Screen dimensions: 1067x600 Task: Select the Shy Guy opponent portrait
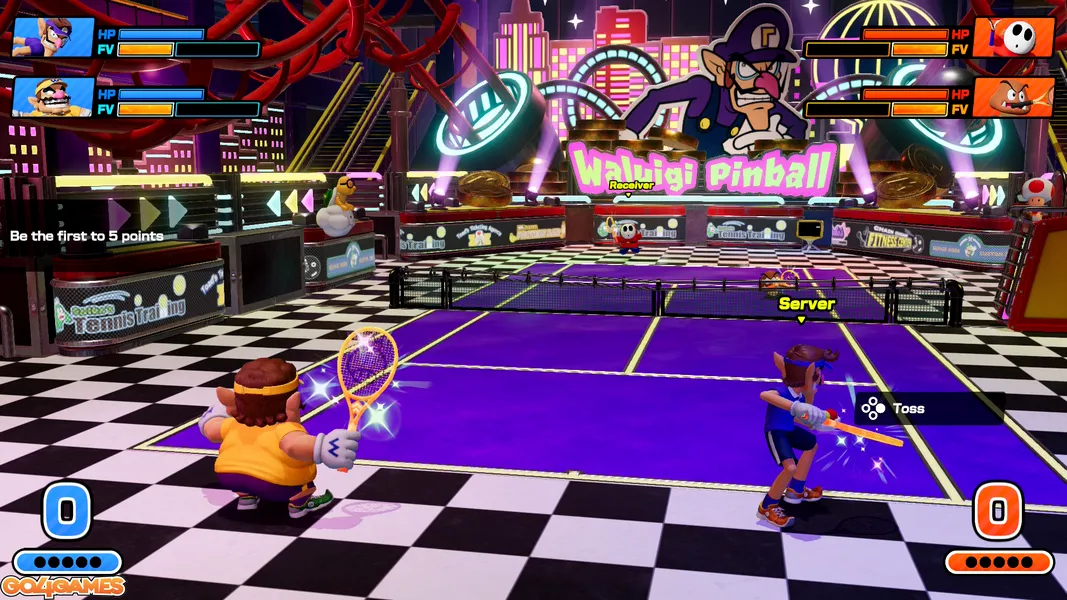coord(1013,37)
